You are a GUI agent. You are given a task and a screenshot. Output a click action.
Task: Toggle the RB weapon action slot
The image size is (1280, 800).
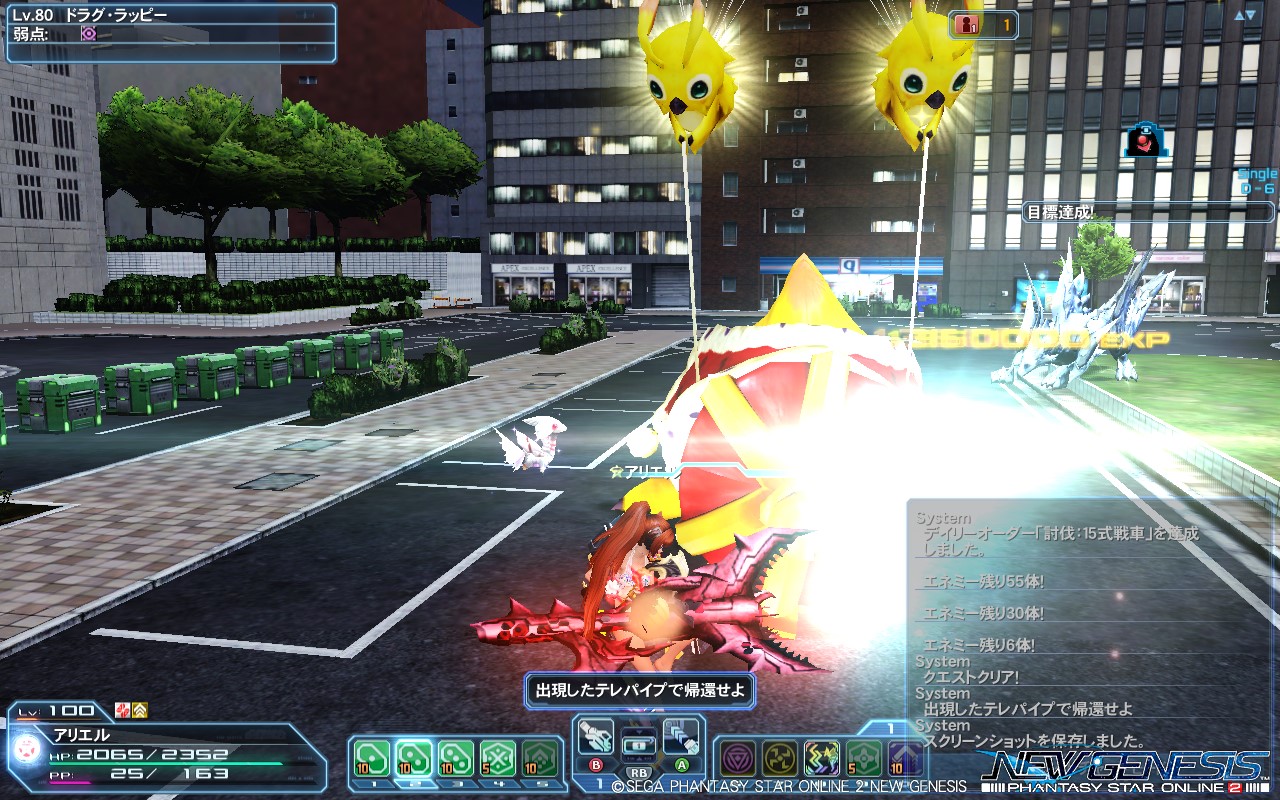point(639,770)
